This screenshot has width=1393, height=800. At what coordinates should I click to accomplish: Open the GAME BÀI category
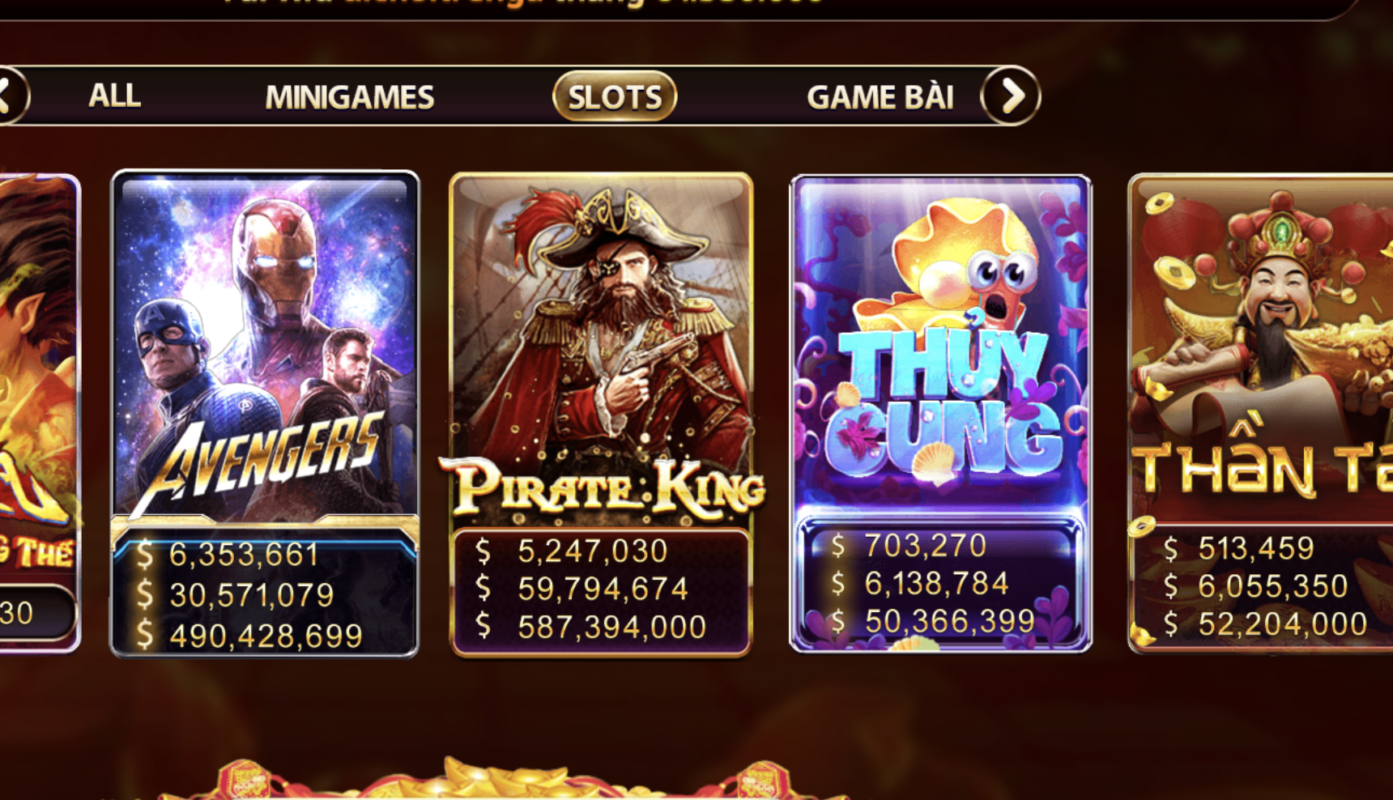click(880, 96)
